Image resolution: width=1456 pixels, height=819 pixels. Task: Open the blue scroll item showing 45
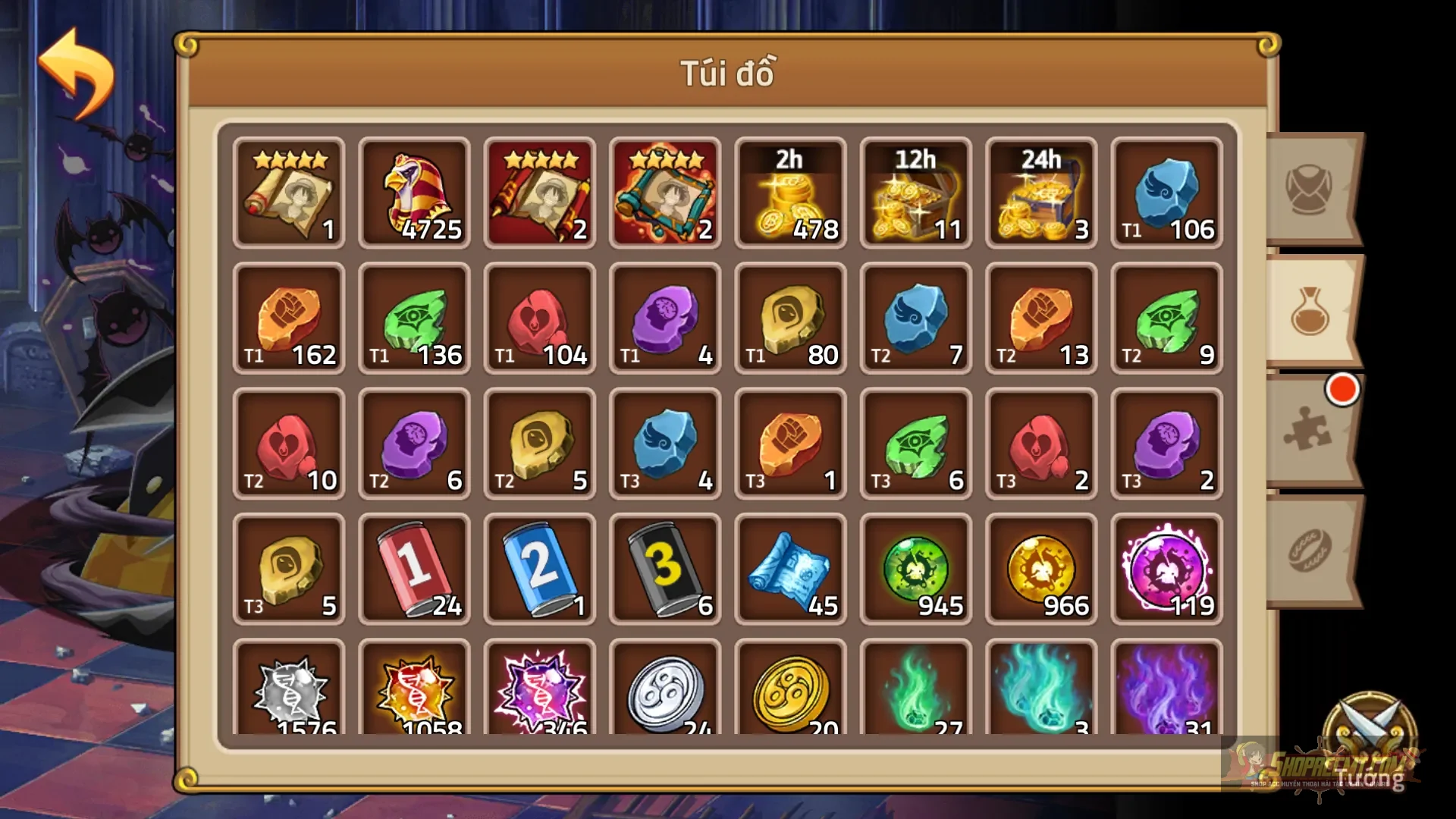click(x=790, y=569)
